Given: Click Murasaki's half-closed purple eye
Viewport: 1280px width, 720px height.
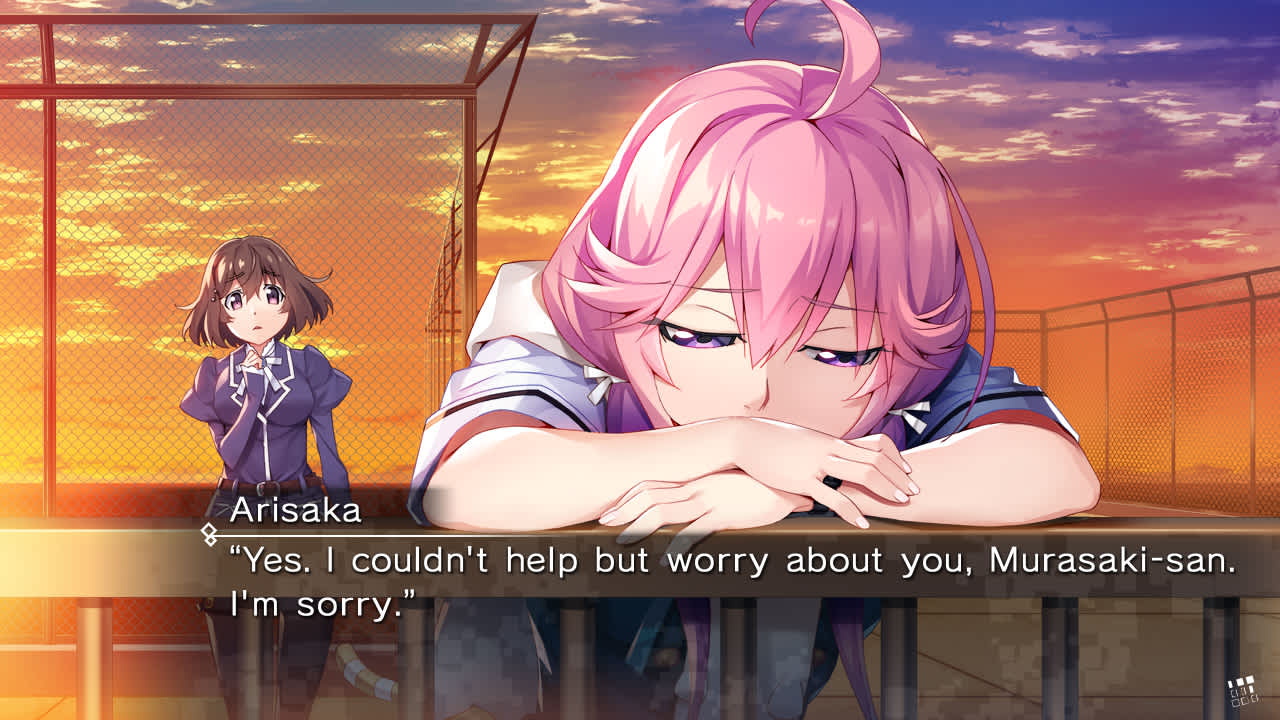Looking at the screenshot, I should tap(700, 340).
